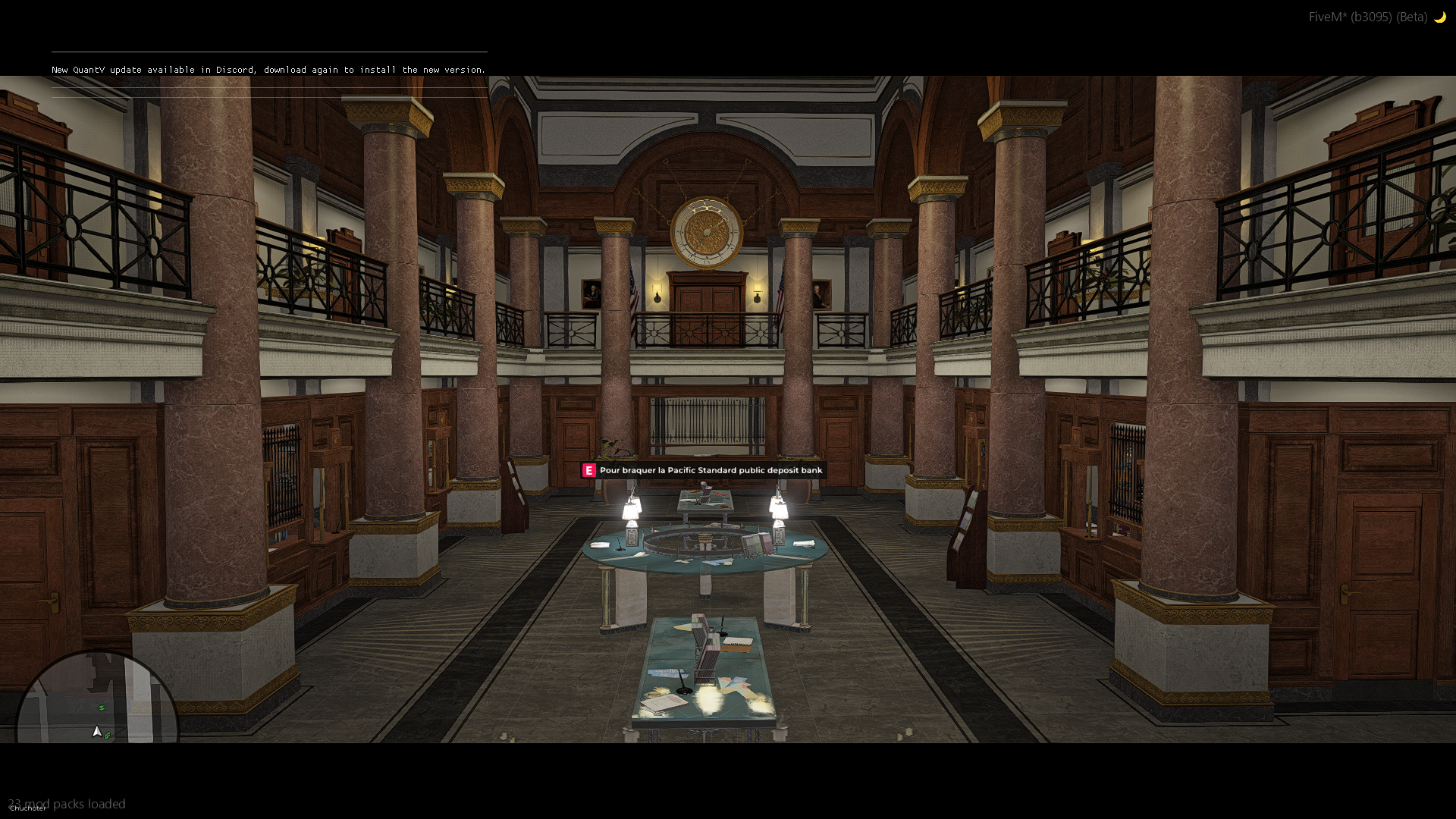Select the white player arrow on the minimap
Image resolution: width=1456 pixels, height=819 pixels.
point(97,732)
